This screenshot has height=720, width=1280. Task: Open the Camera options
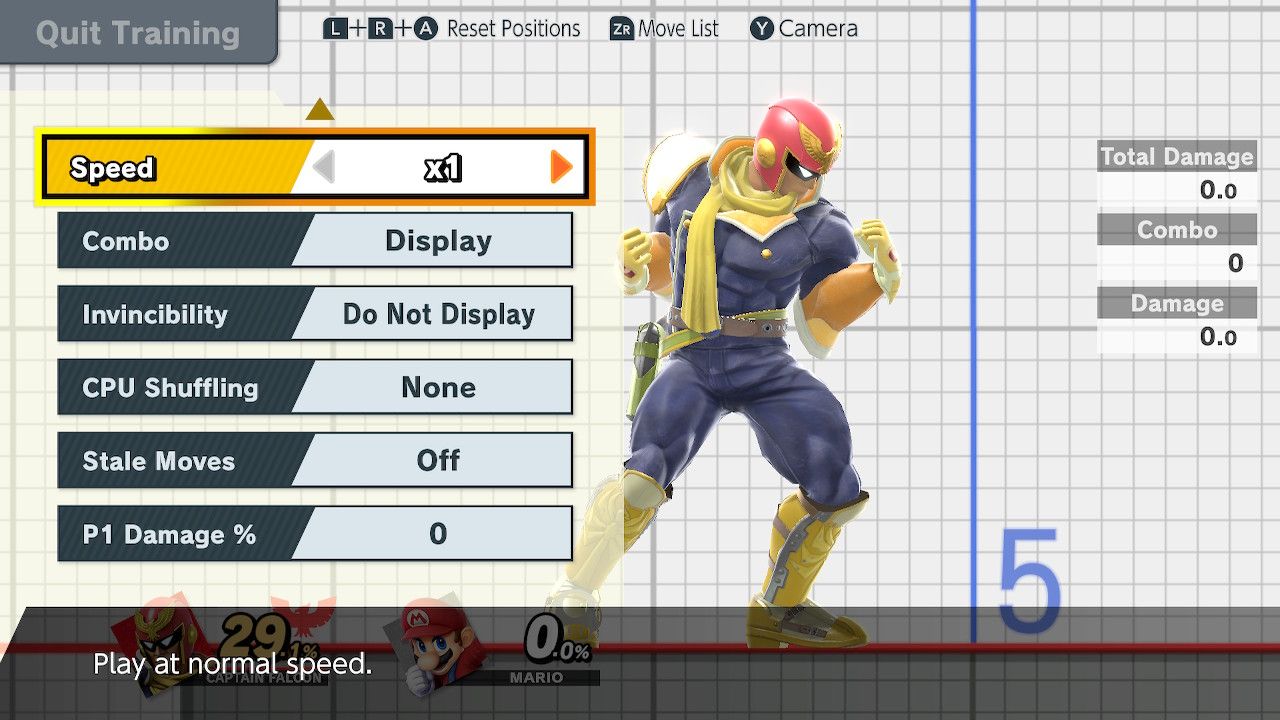815,28
